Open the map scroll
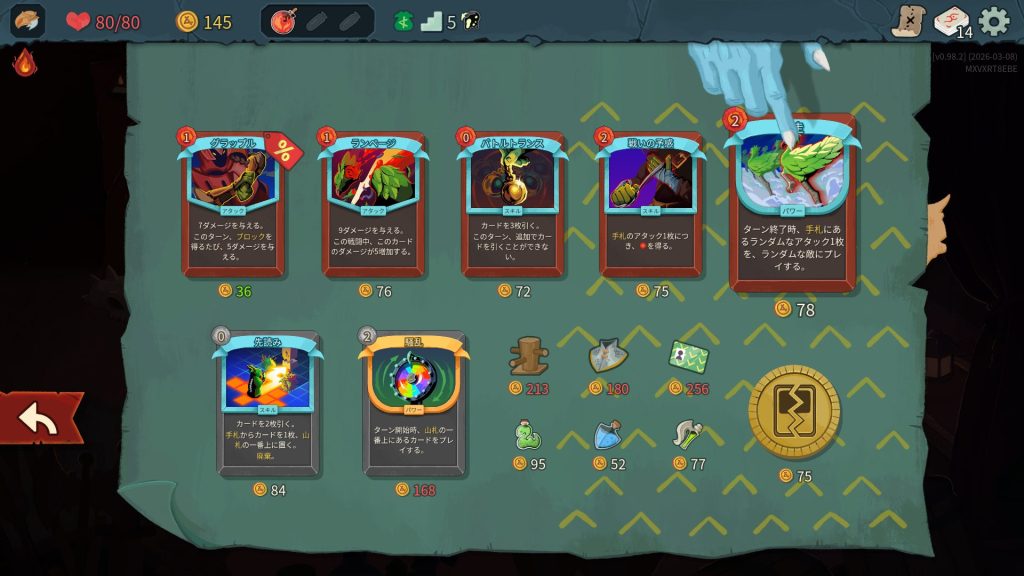Image resolution: width=1024 pixels, height=576 pixels. coord(908,21)
